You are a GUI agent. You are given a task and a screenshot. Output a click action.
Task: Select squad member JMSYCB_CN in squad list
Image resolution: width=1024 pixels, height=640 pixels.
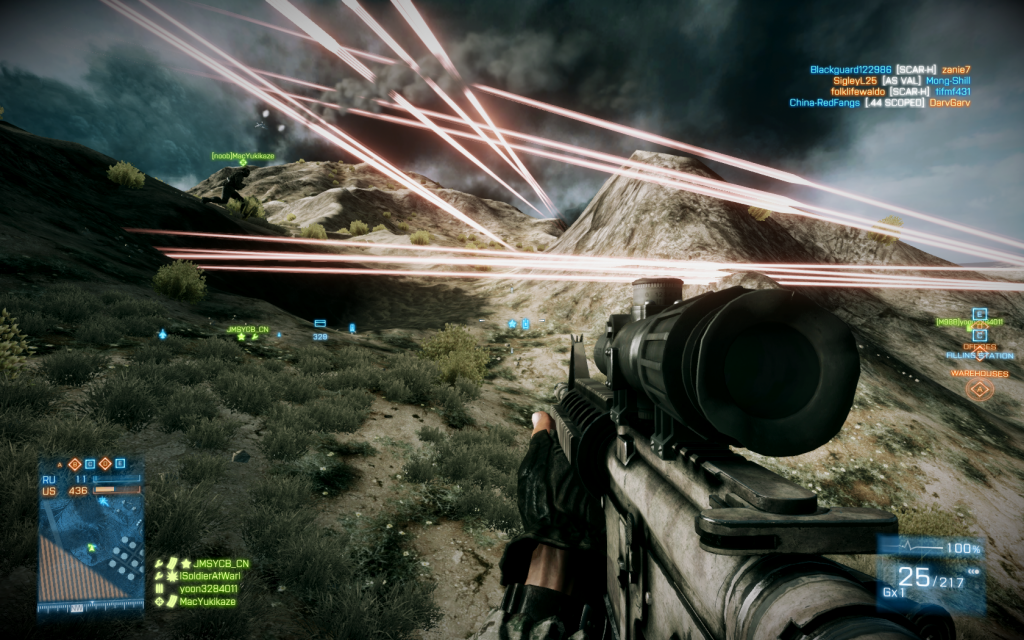click(x=214, y=564)
